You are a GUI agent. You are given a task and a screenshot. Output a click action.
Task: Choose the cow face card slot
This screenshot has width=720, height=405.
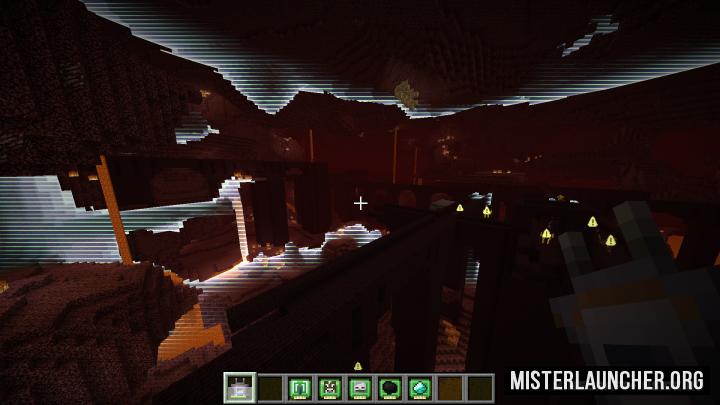[329, 388]
